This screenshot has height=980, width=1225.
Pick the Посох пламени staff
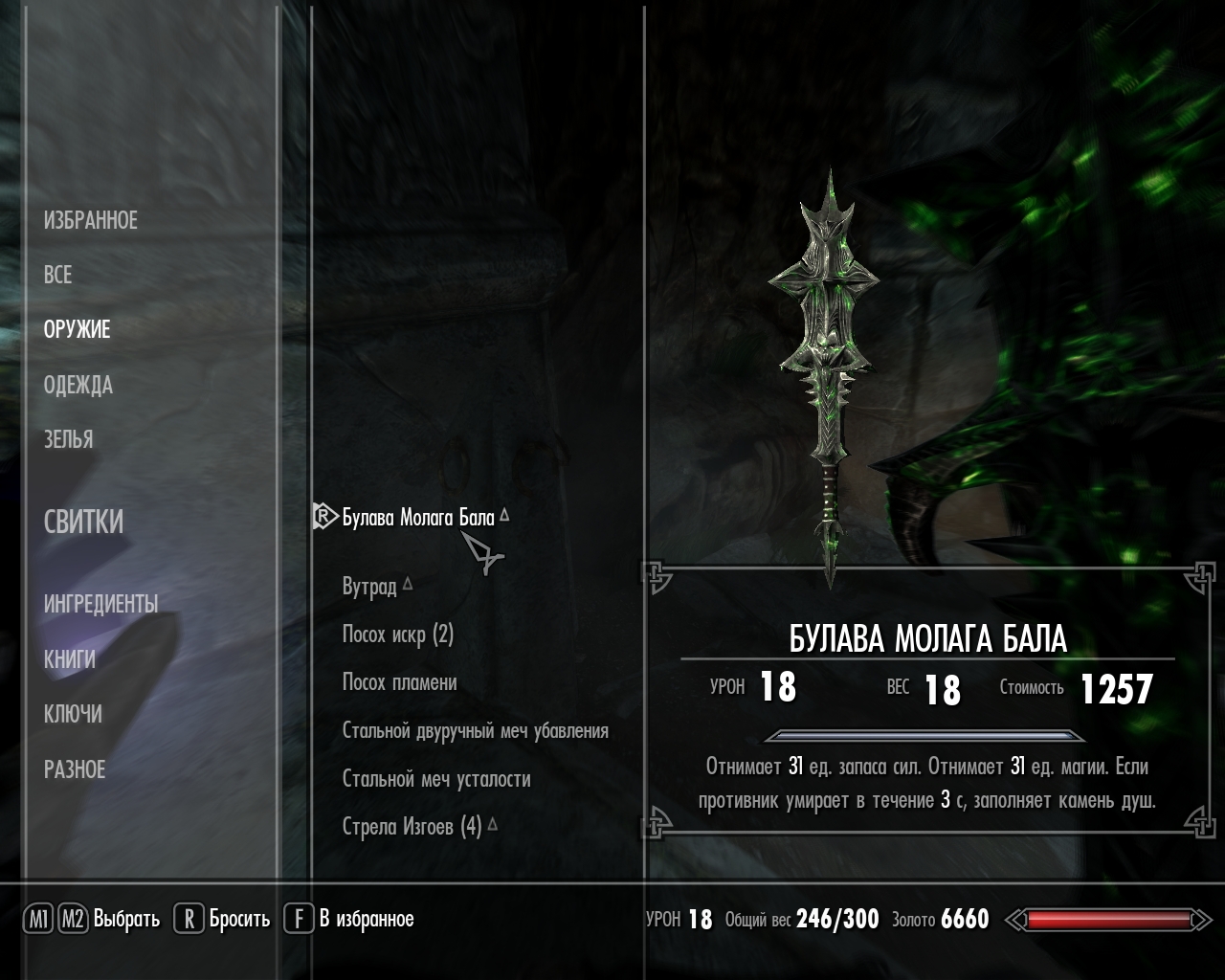[x=399, y=682]
